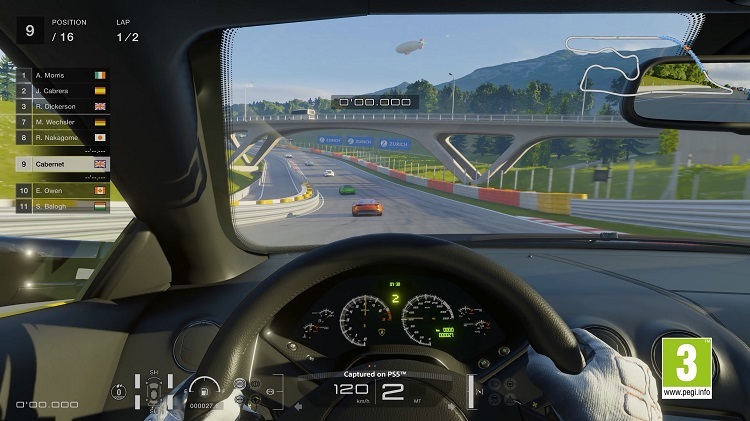Click the car tyre wear diagram
The width and height of the screenshot is (750, 421).
coord(154,391)
